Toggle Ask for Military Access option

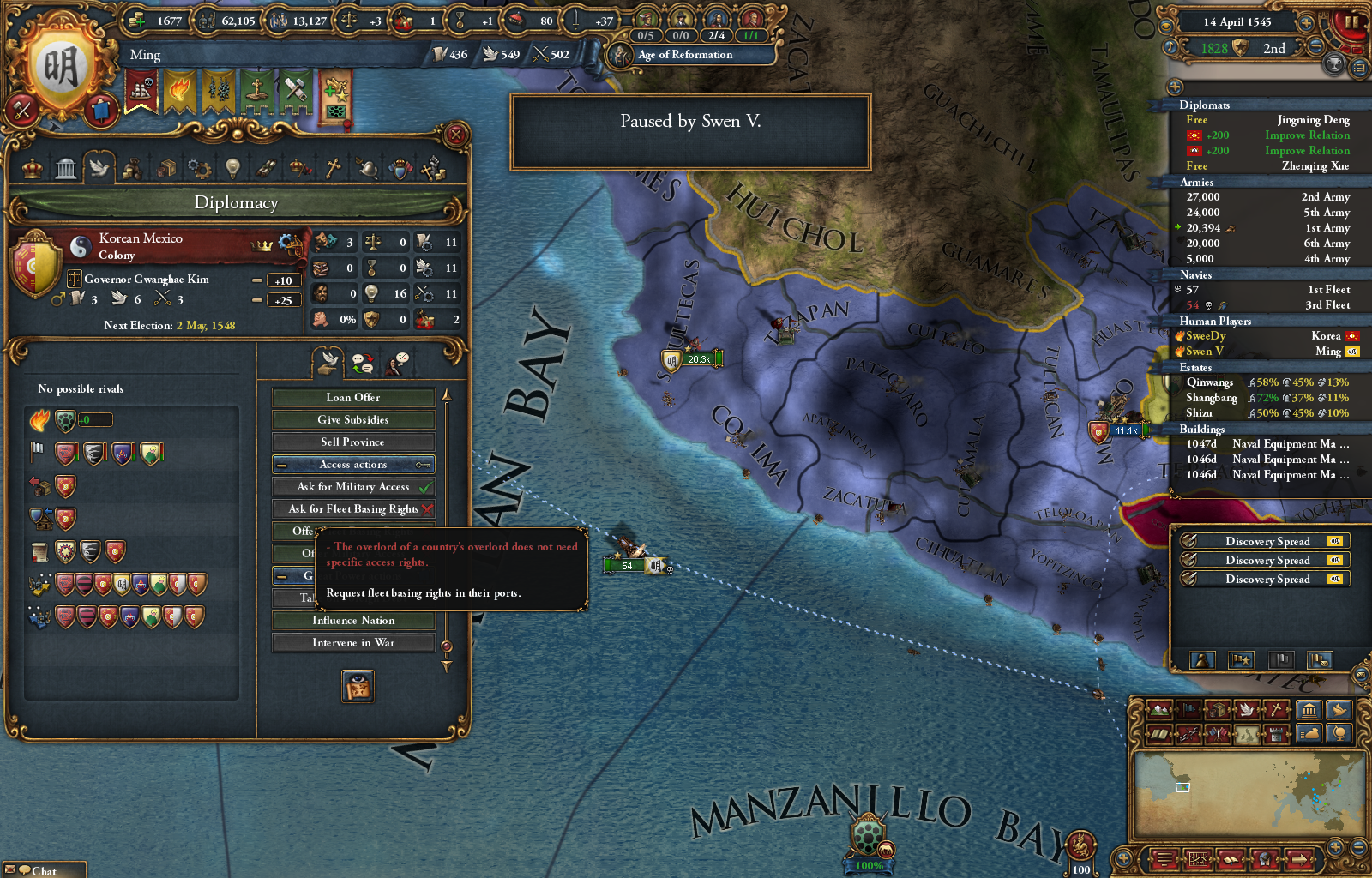pos(353,485)
